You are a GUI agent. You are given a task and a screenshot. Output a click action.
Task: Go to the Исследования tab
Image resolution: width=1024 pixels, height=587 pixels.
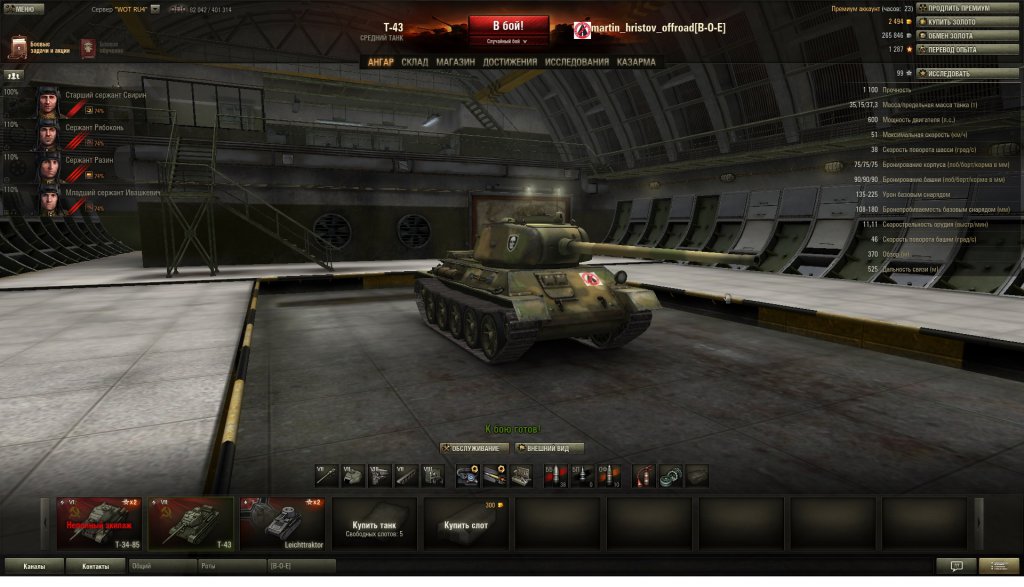[576, 62]
